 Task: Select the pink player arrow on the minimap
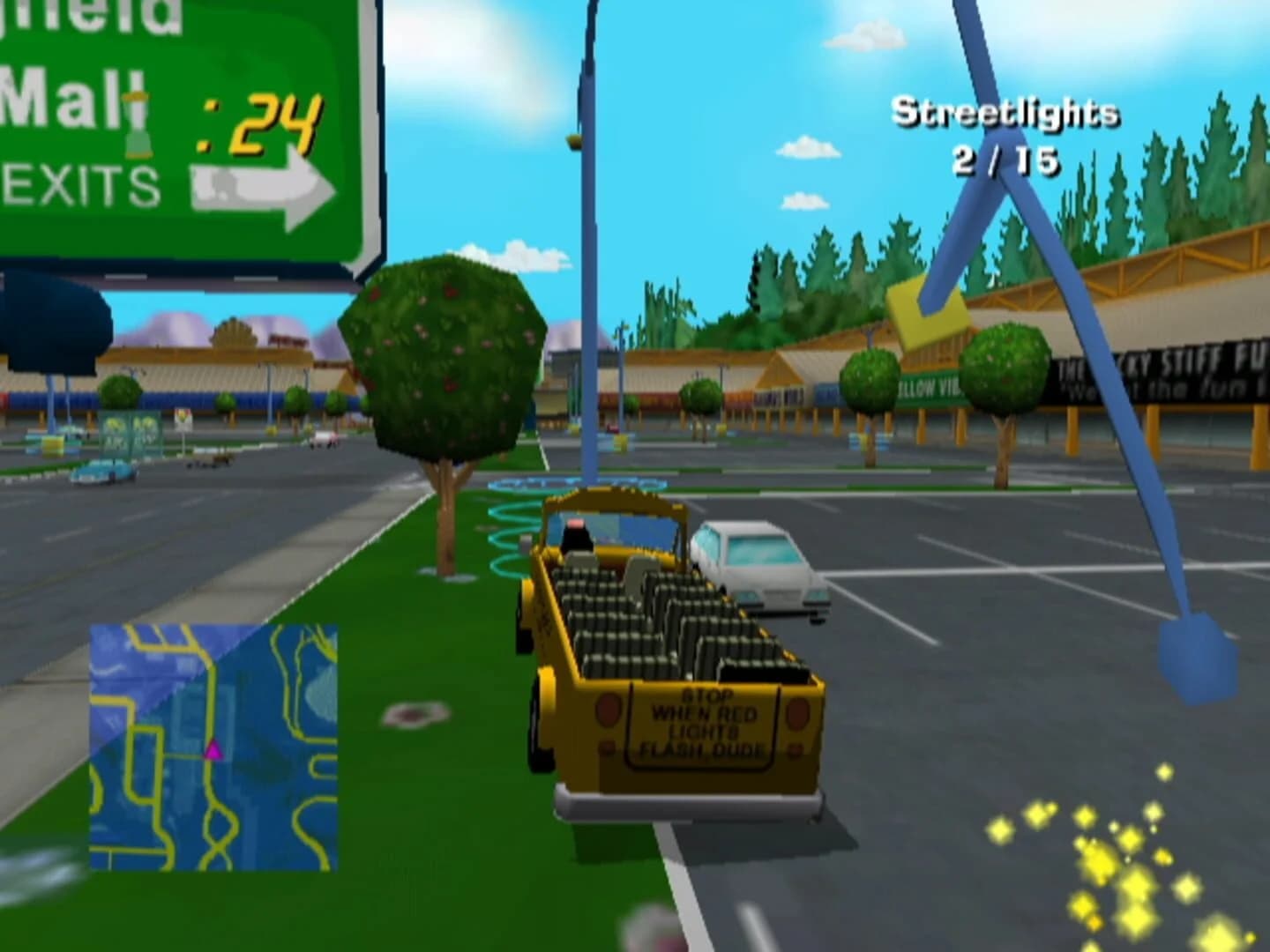tap(212, 751)
